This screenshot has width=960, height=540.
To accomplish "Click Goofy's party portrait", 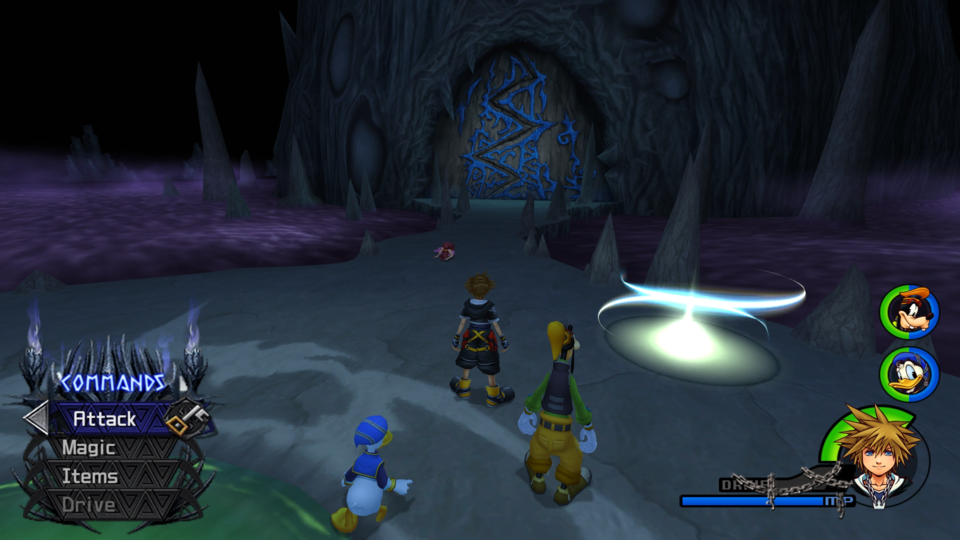I will [x=909, y=312].
